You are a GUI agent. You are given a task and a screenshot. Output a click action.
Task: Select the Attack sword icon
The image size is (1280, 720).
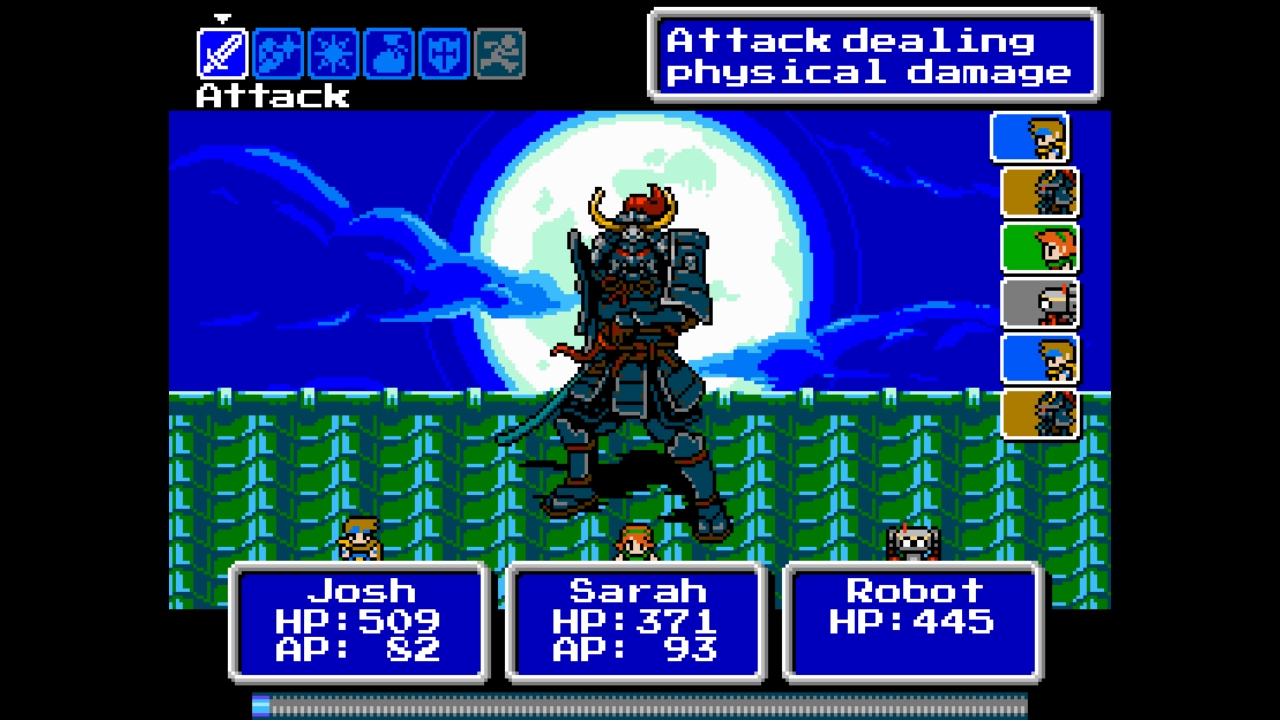tap(221, 55)
